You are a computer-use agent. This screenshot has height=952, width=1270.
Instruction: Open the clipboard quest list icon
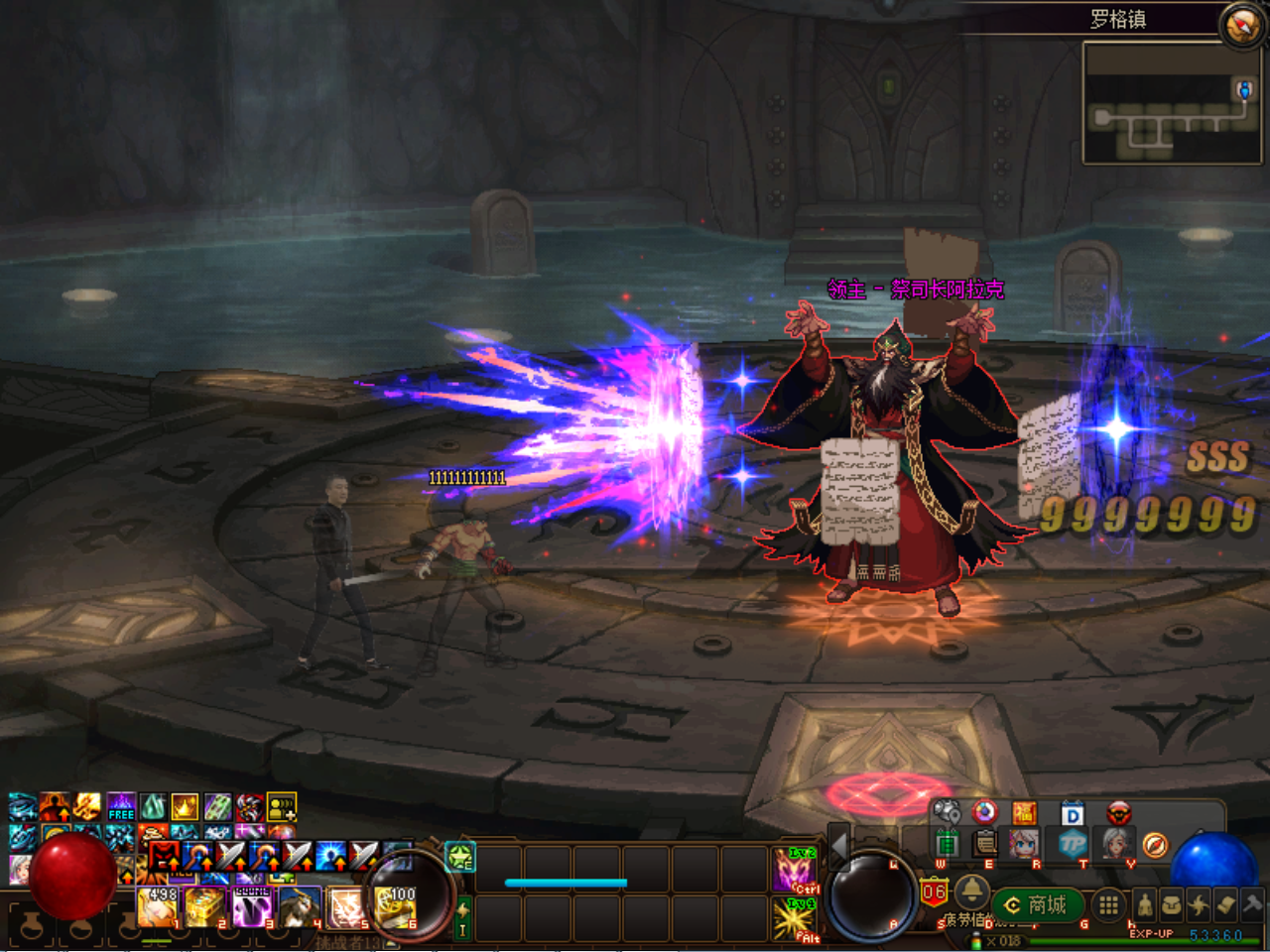985,844
